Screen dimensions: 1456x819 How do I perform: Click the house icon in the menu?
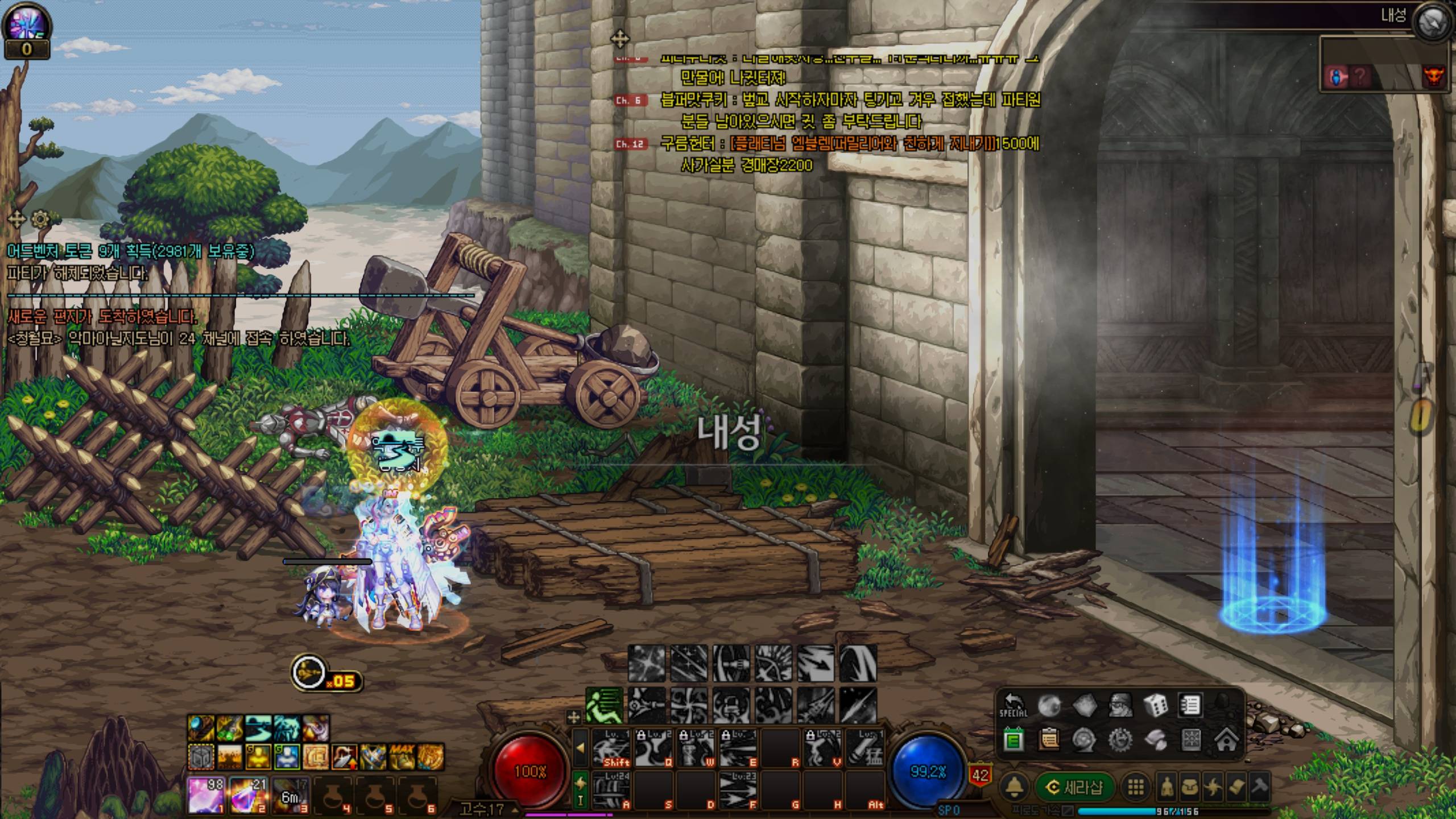click(1226, 740)
